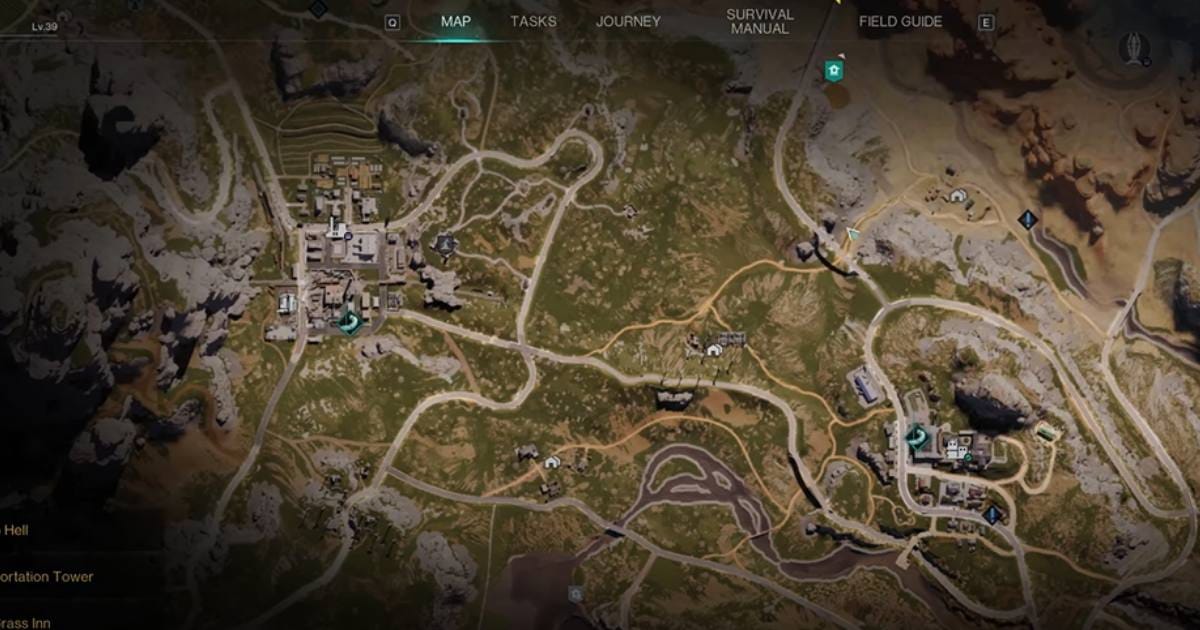Image resolution: width=1200 pixels, height=630 pixels.
Task: Click the blue diamond marker in the eastern town
Action: pyautogui.click(x=991, y=514)
